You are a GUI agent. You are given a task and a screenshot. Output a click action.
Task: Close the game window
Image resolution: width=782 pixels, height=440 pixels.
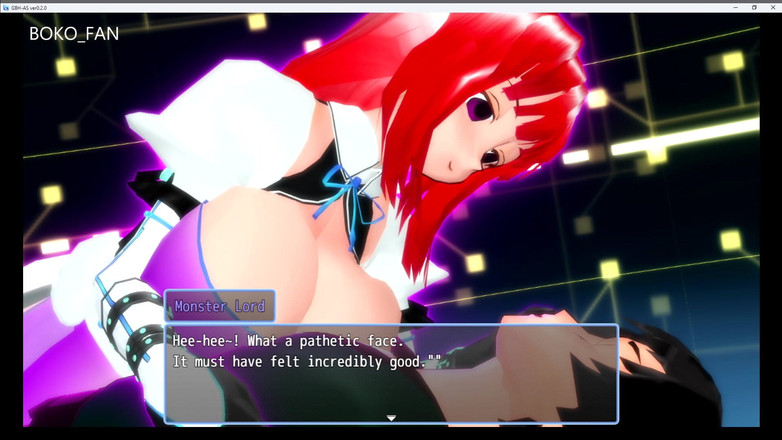(771, 7)
